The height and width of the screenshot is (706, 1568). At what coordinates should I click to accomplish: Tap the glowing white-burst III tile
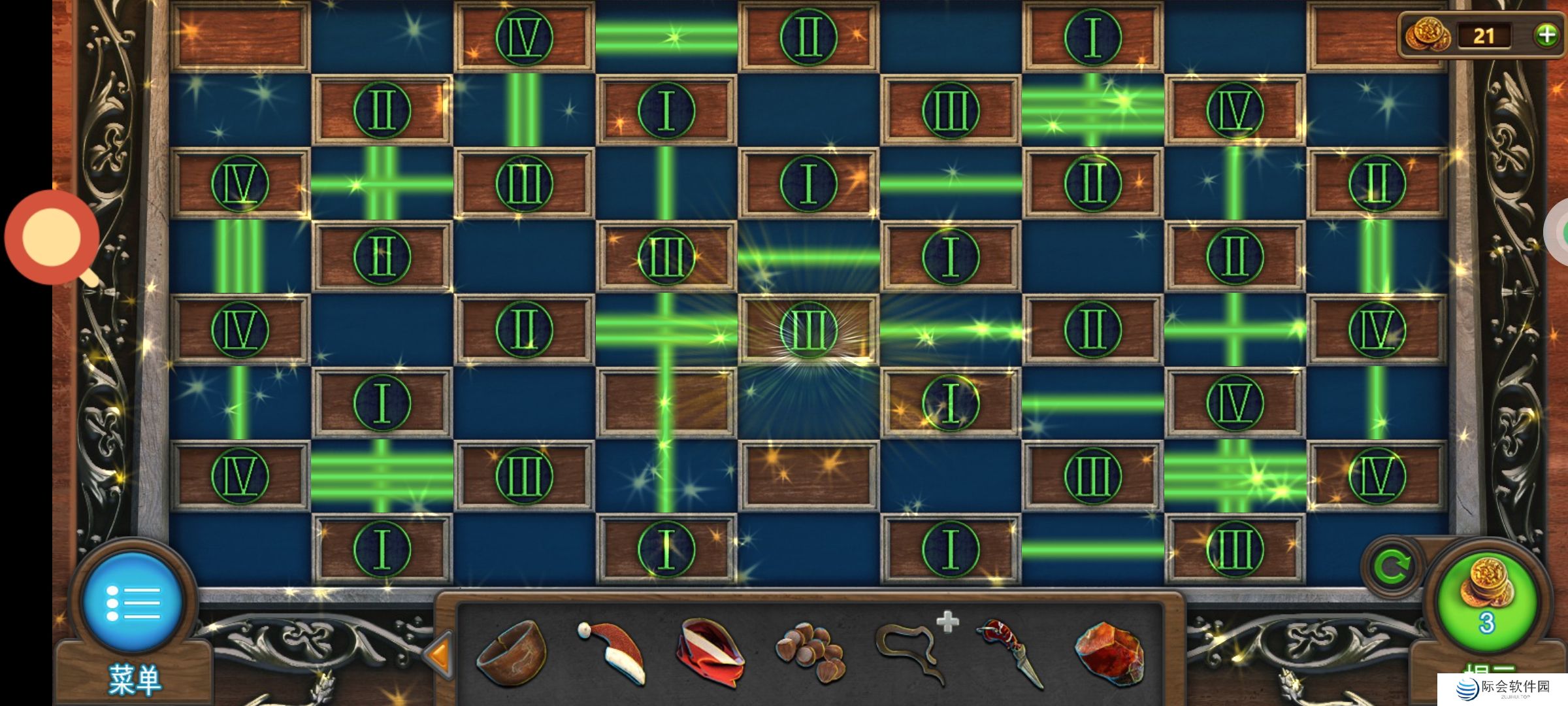808,330
